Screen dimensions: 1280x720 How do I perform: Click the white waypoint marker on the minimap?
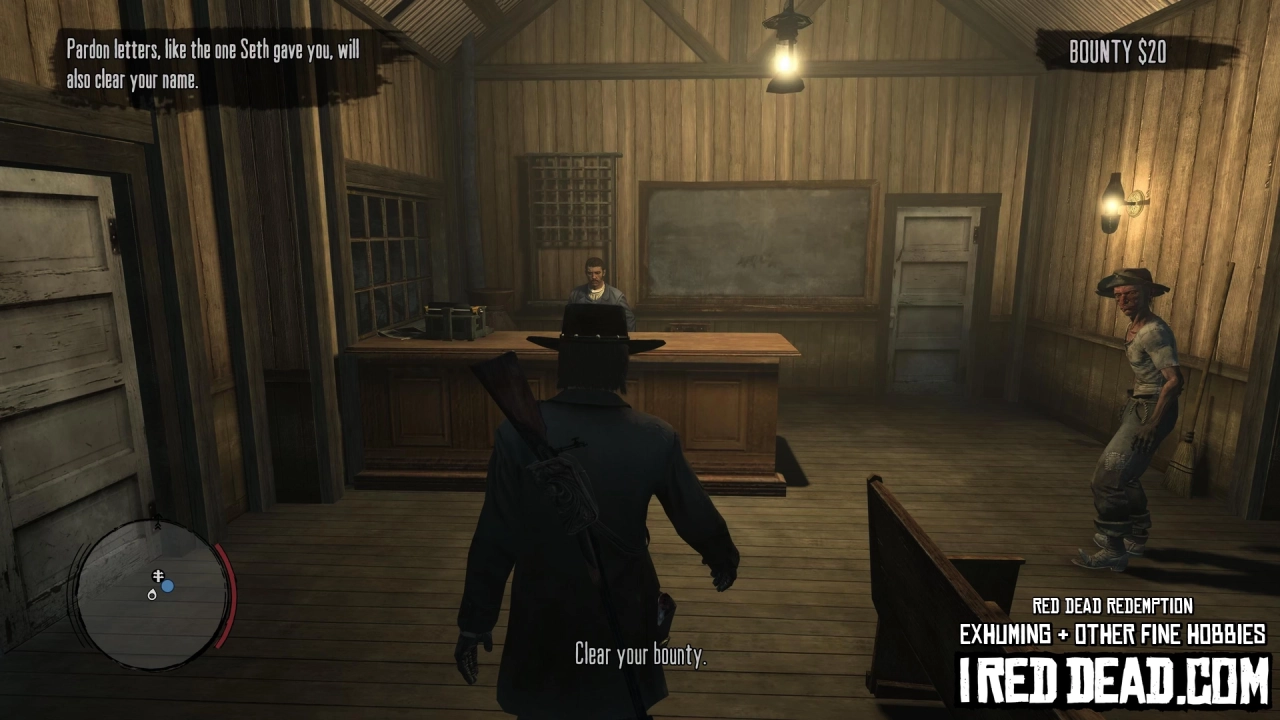pyautogui.click(x=151, y=596)
